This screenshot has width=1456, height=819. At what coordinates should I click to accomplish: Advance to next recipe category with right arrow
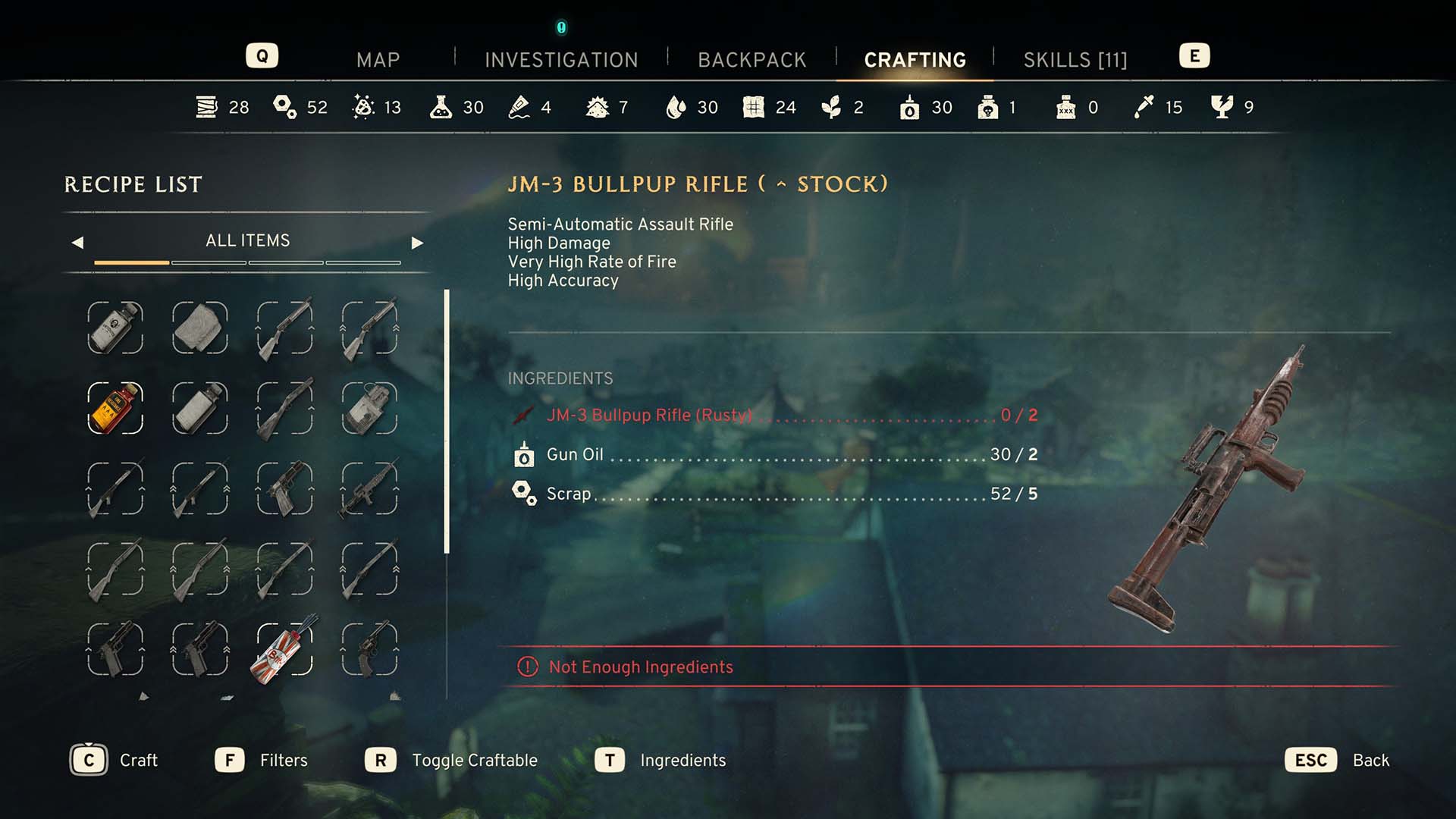point(417,243)
